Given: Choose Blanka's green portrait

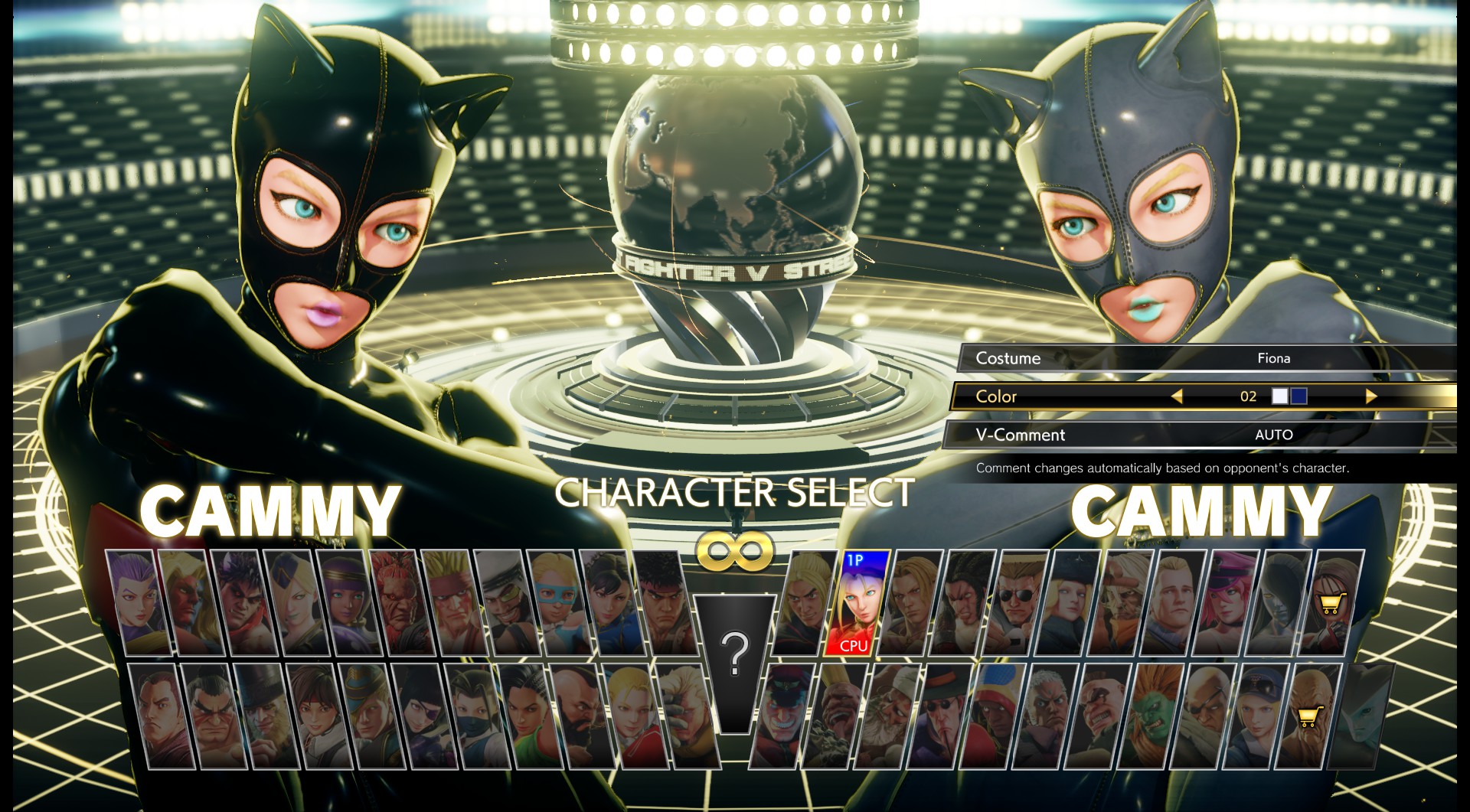Looking at the screenshot, I should click(1148, 716).
